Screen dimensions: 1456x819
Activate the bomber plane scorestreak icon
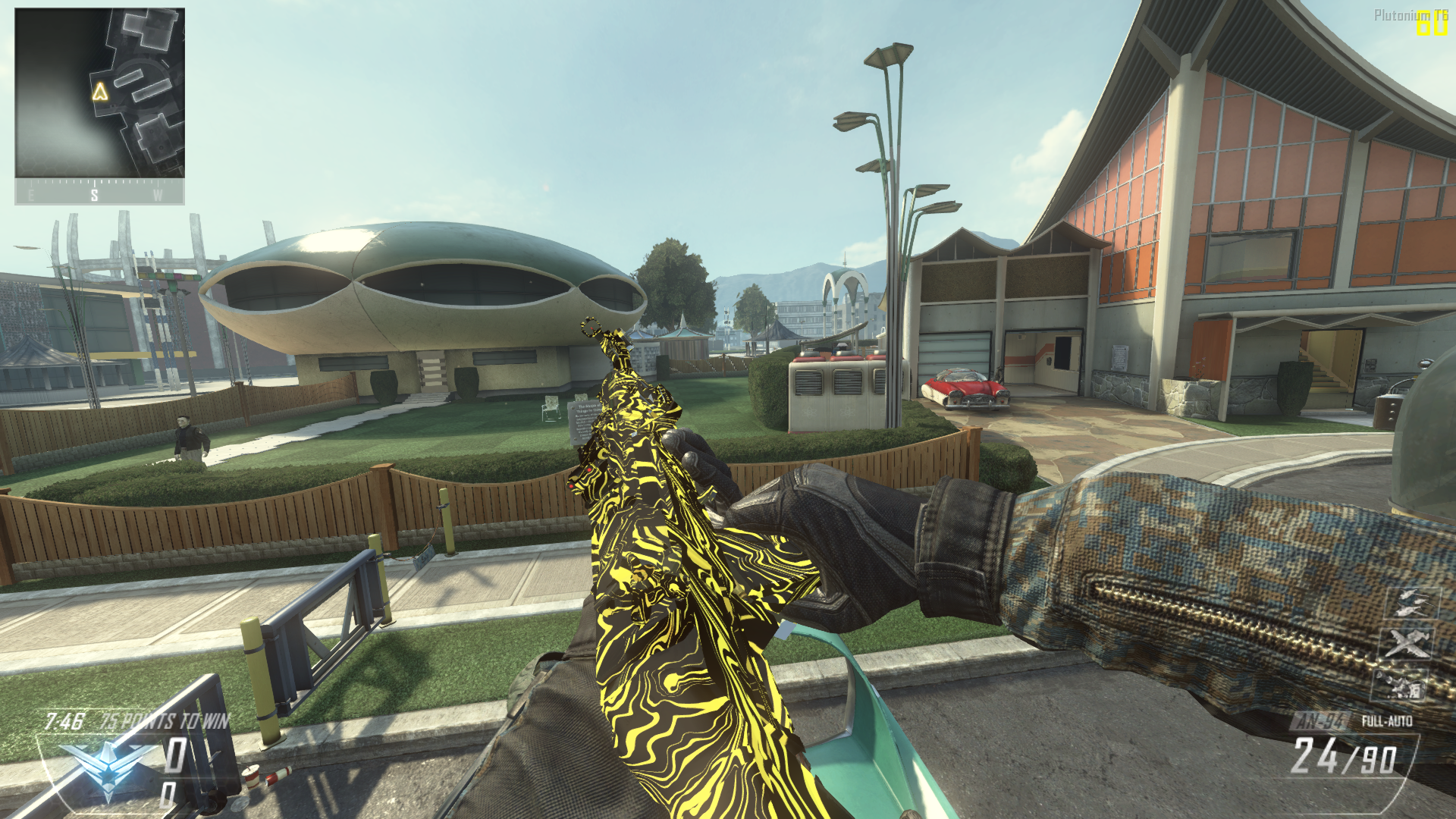[x=1408, y=644]
